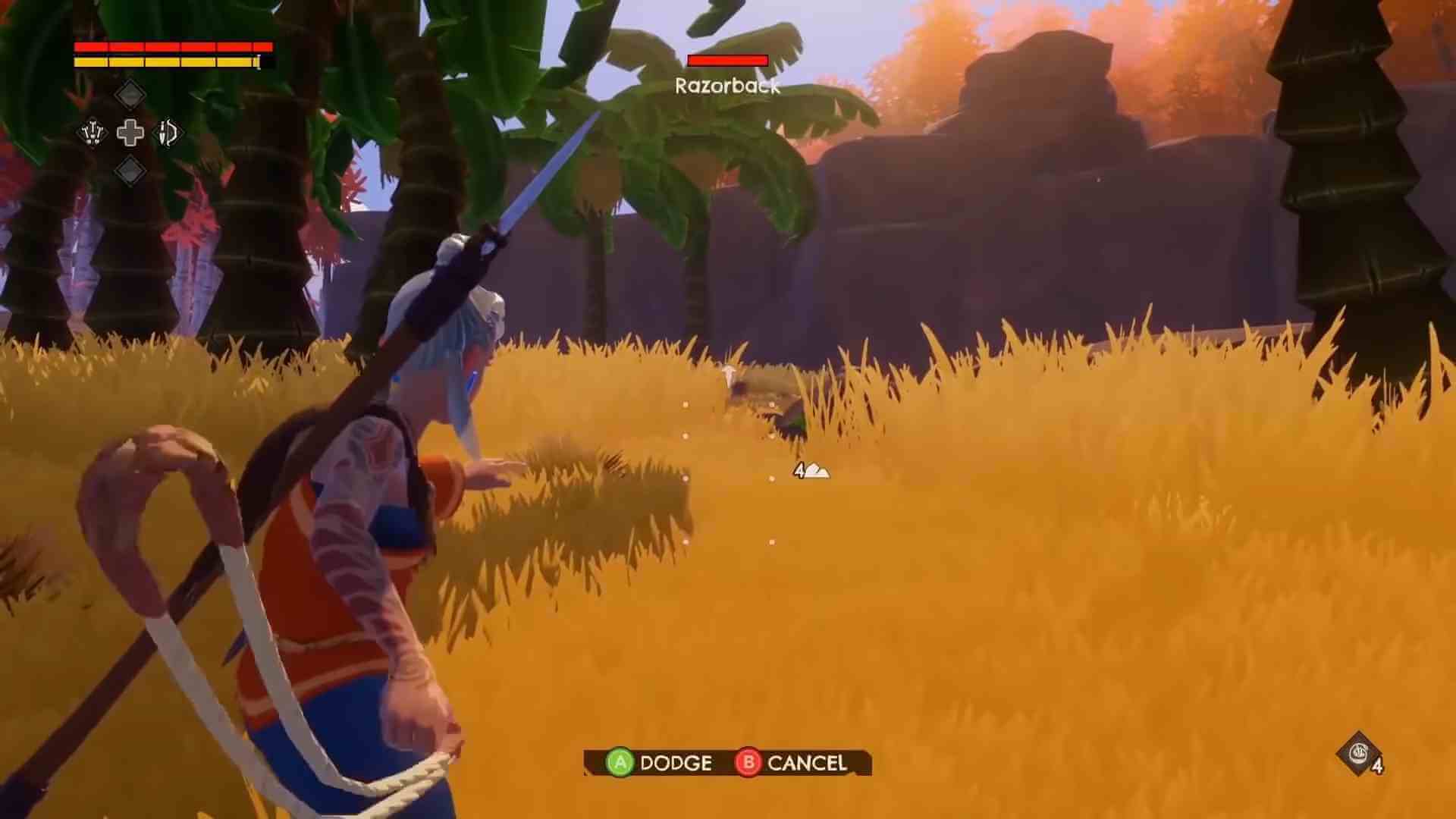Click the rock ammo icon mid-screen
The width and height of the screenshot is (1456, 819).
point(816,471)
